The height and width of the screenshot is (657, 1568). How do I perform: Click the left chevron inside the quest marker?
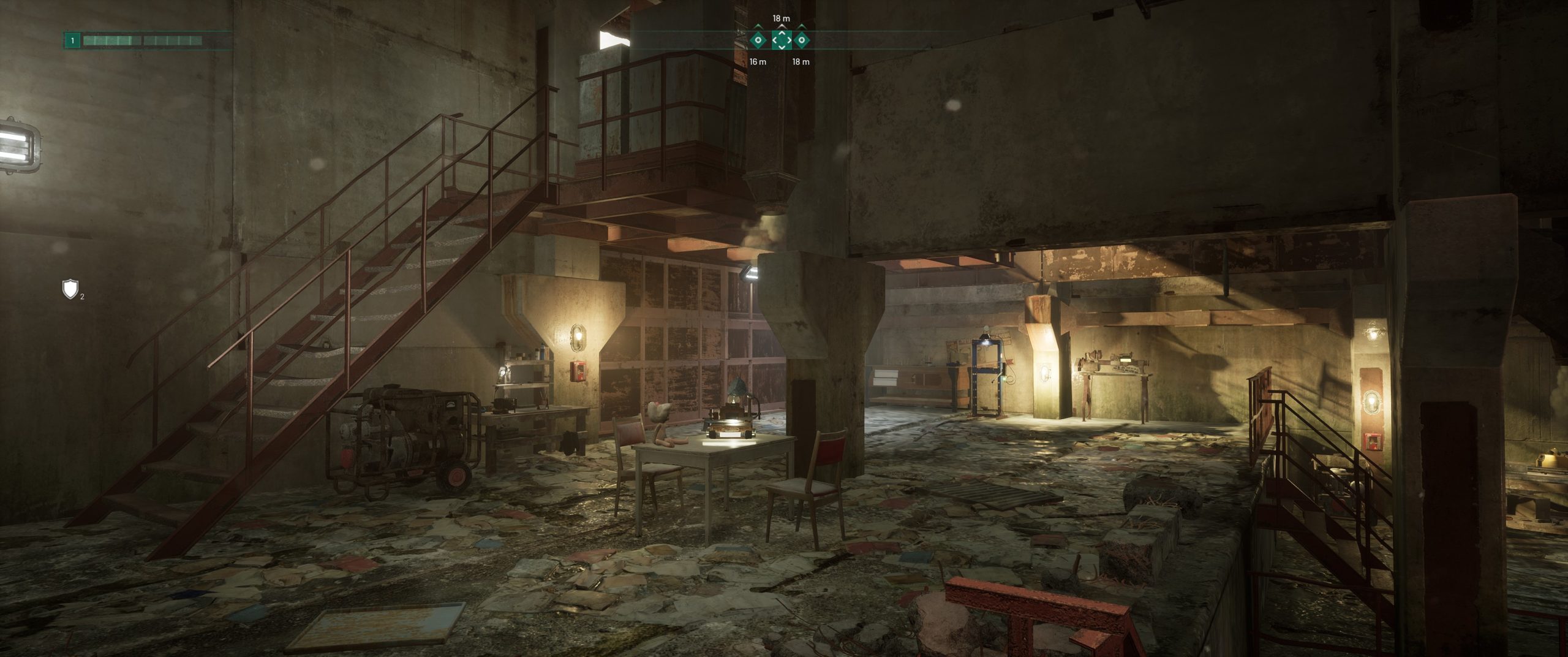774,41
